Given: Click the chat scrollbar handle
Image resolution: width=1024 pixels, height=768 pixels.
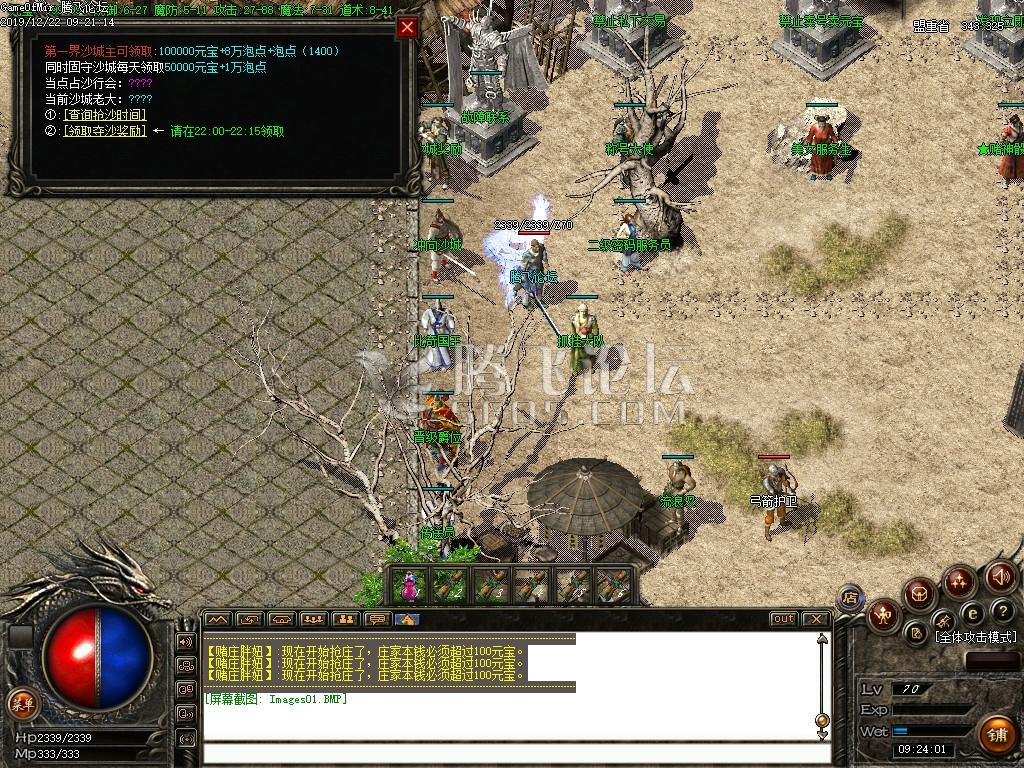Looking at the screenshot, I should coord(822,719).
